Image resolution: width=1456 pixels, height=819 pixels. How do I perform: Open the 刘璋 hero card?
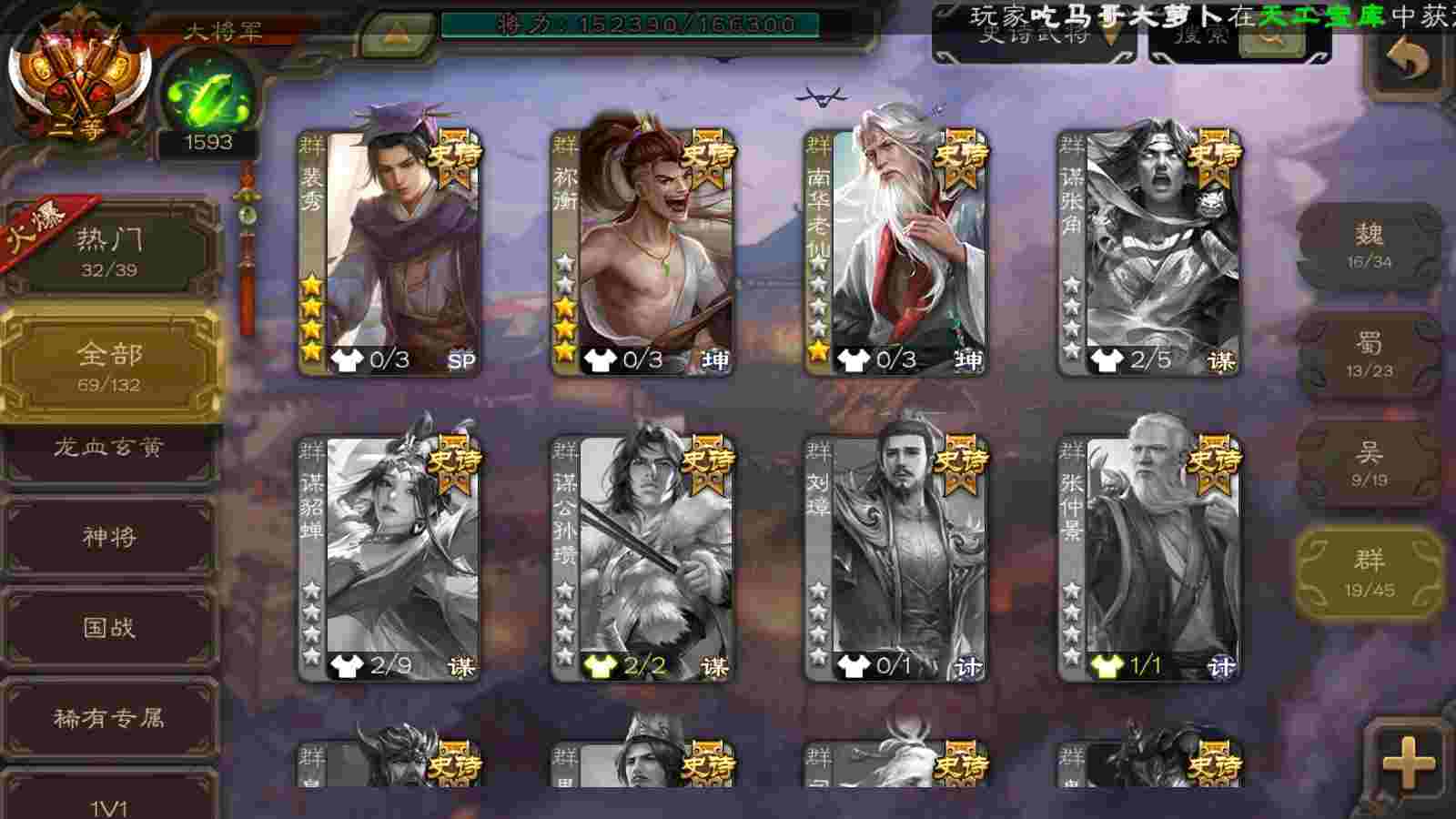coord(895,559)
